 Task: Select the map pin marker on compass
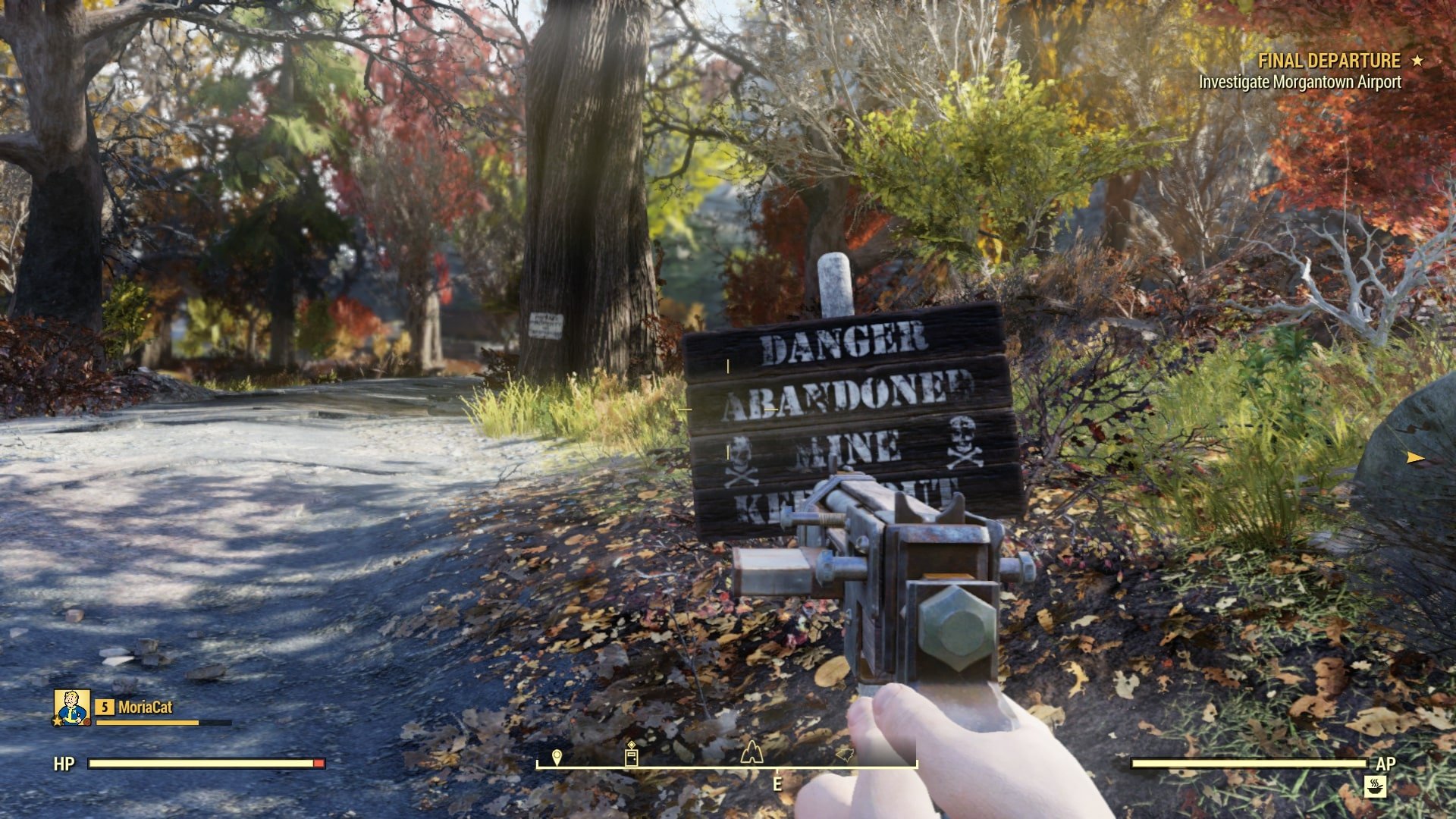point(557,757)
